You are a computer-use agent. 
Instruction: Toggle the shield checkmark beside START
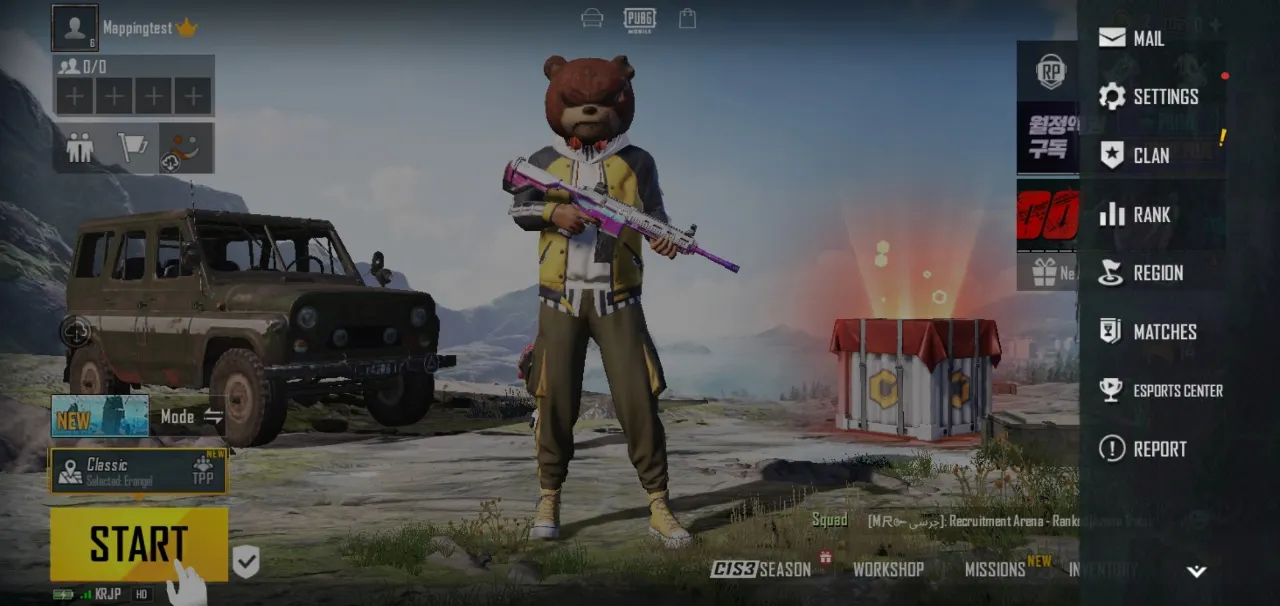pos(246,561)
